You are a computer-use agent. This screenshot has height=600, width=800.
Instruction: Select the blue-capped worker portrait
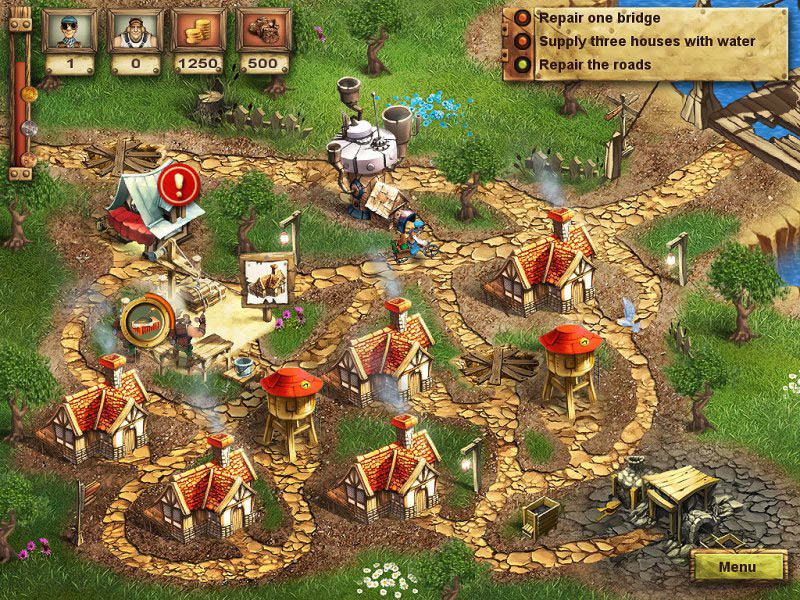[x=69, y=31]
